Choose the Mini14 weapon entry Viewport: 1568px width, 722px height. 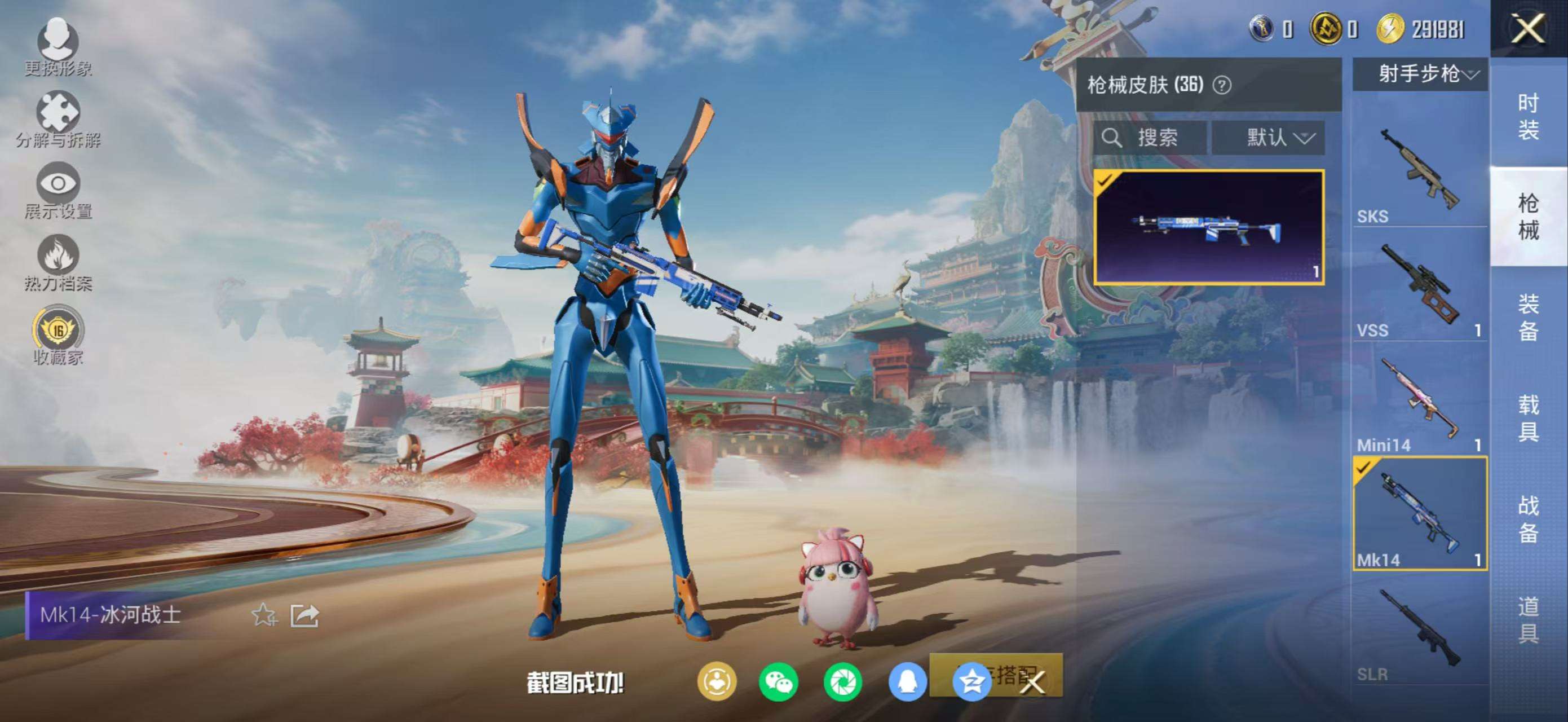[1419, 402]
